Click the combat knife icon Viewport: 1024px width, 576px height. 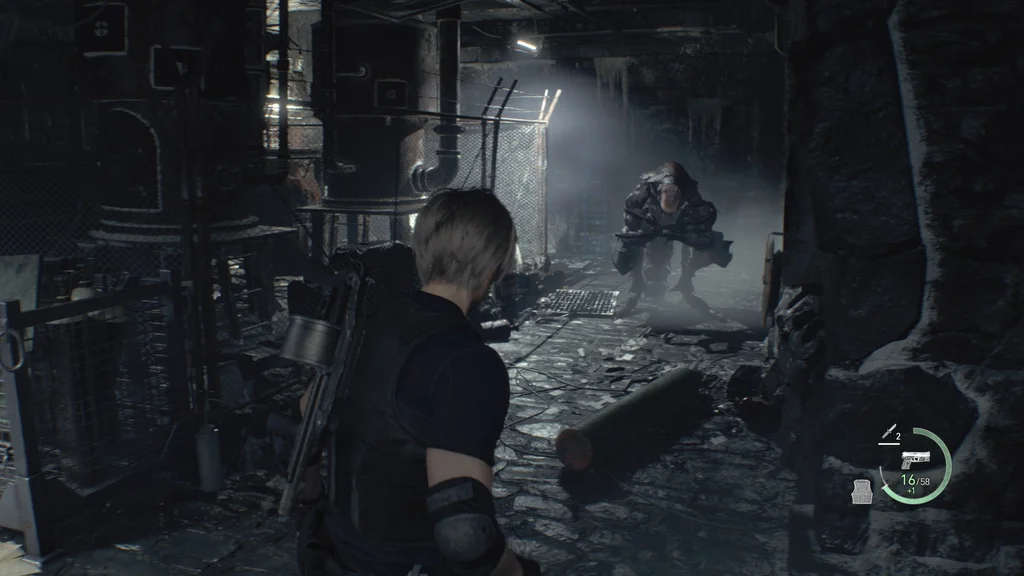click(x=886, y=435)
